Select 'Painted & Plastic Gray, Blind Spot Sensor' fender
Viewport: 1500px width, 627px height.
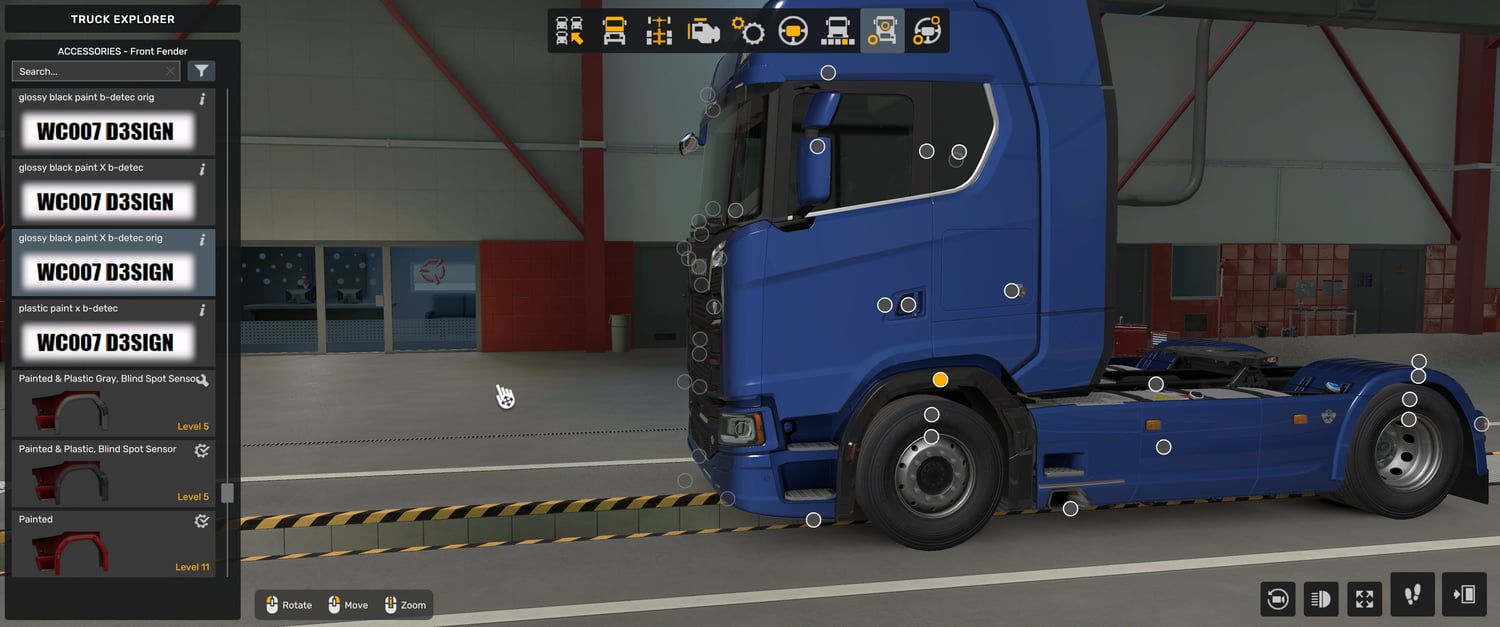[113, 402]
